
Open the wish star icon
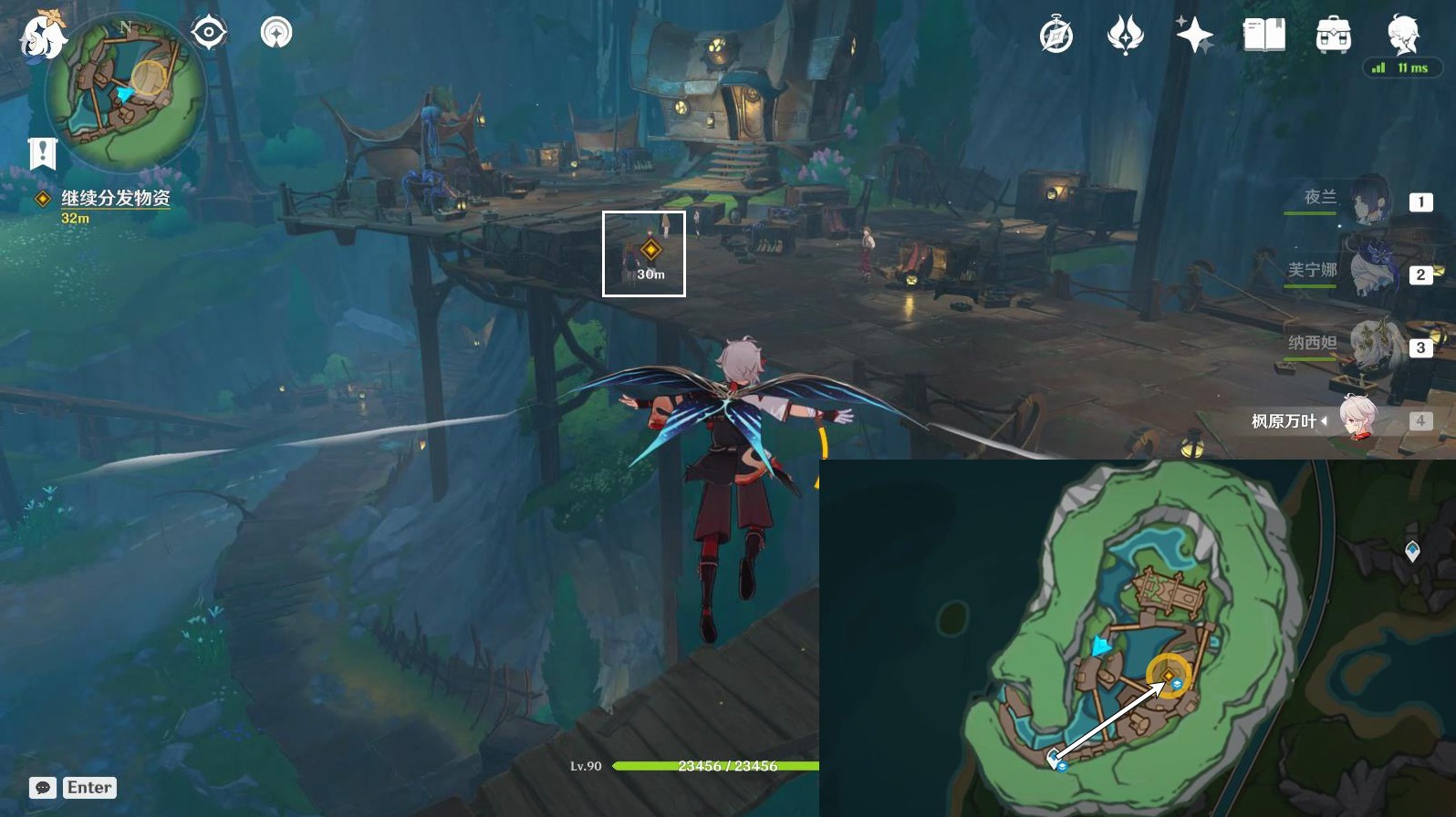pyautogui.click(x=1194, y=36)
